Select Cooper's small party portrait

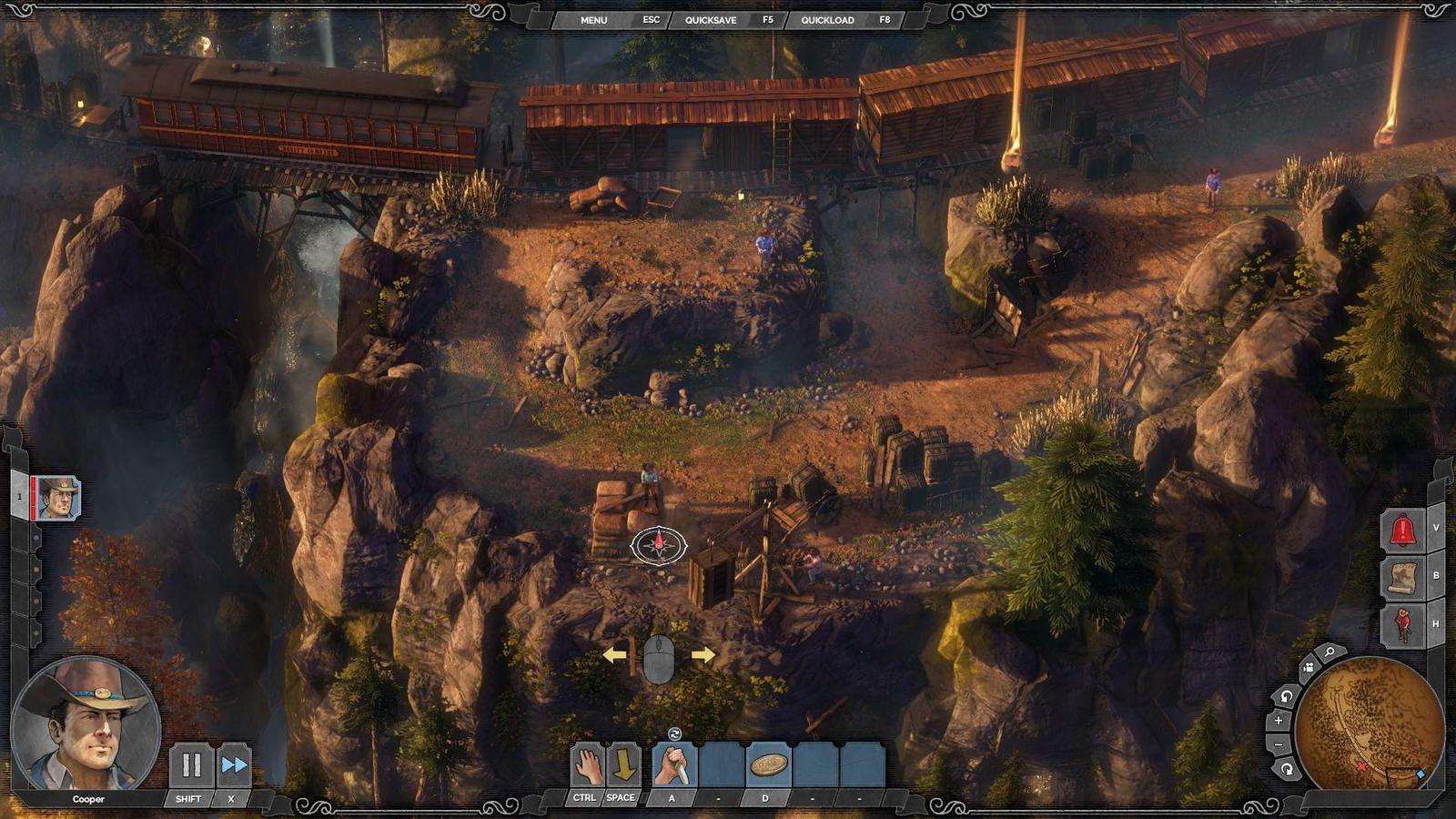pyautogui.click(x=58, y=498)
